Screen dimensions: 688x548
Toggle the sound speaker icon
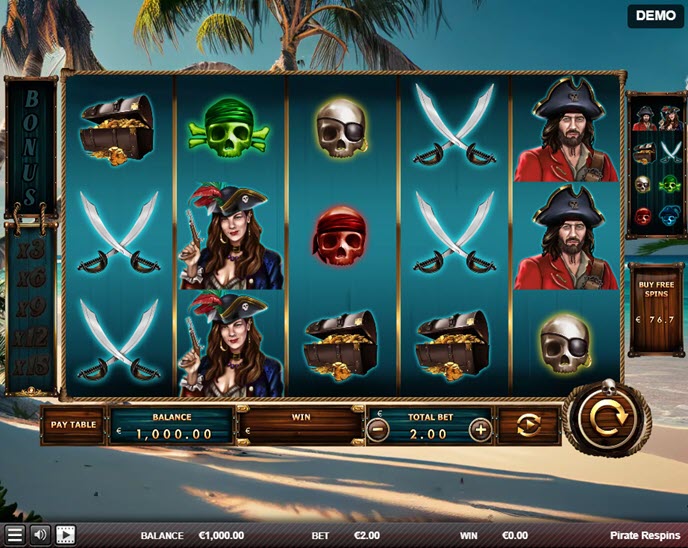[x=40, y=535]
